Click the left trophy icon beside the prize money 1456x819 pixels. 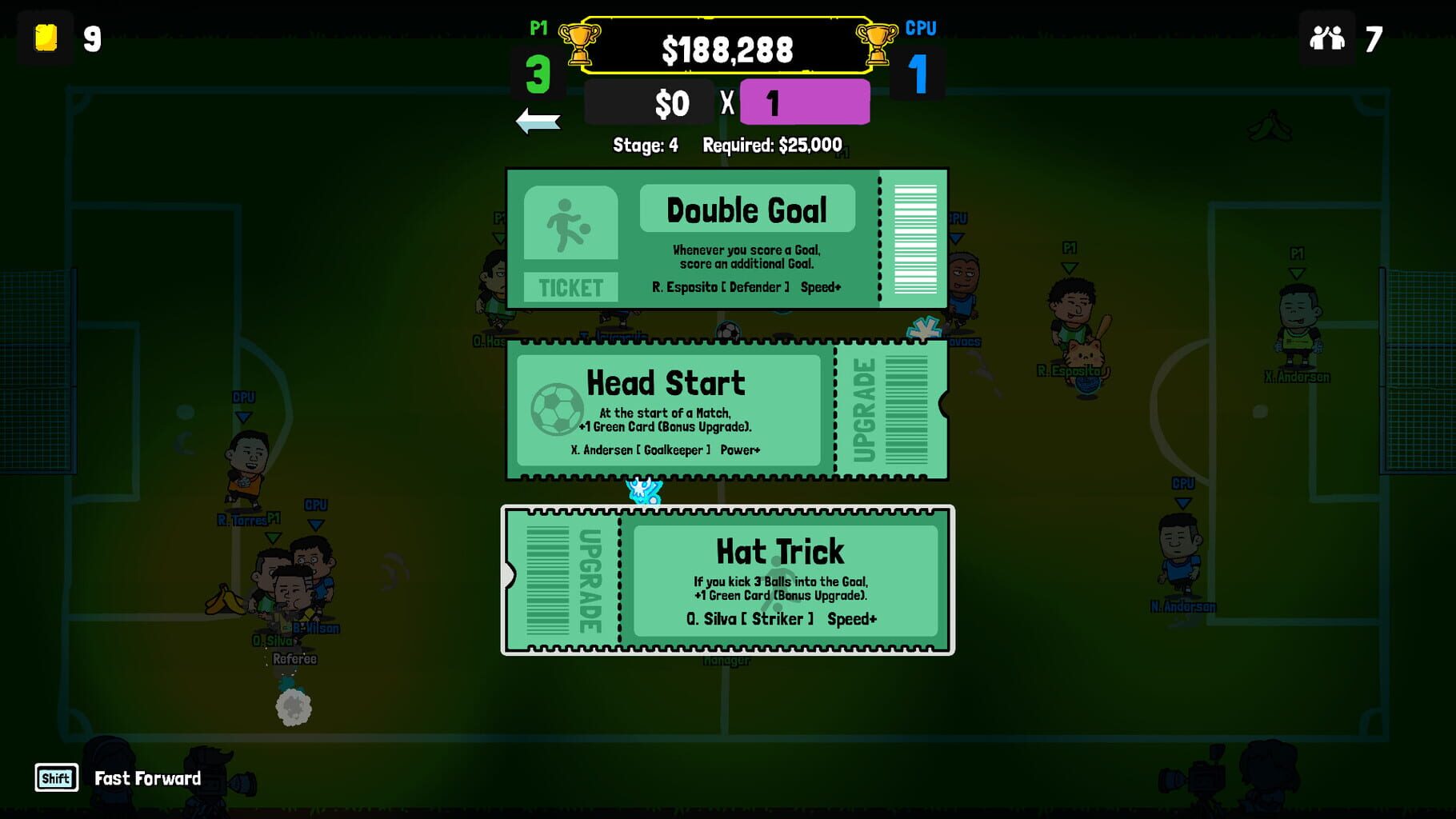pos(582,46)
